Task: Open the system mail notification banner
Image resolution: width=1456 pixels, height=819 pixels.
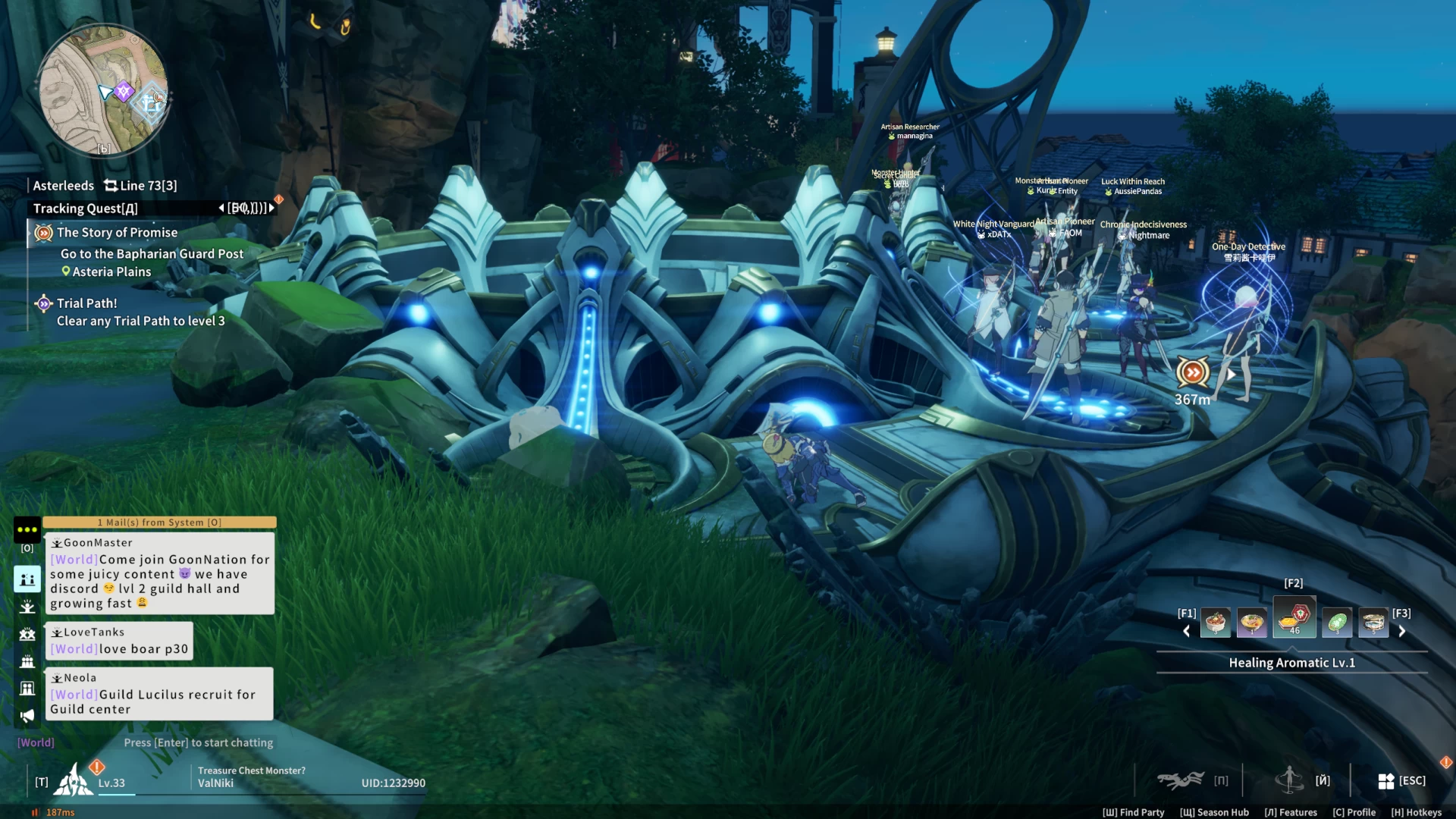Action: 159,522
